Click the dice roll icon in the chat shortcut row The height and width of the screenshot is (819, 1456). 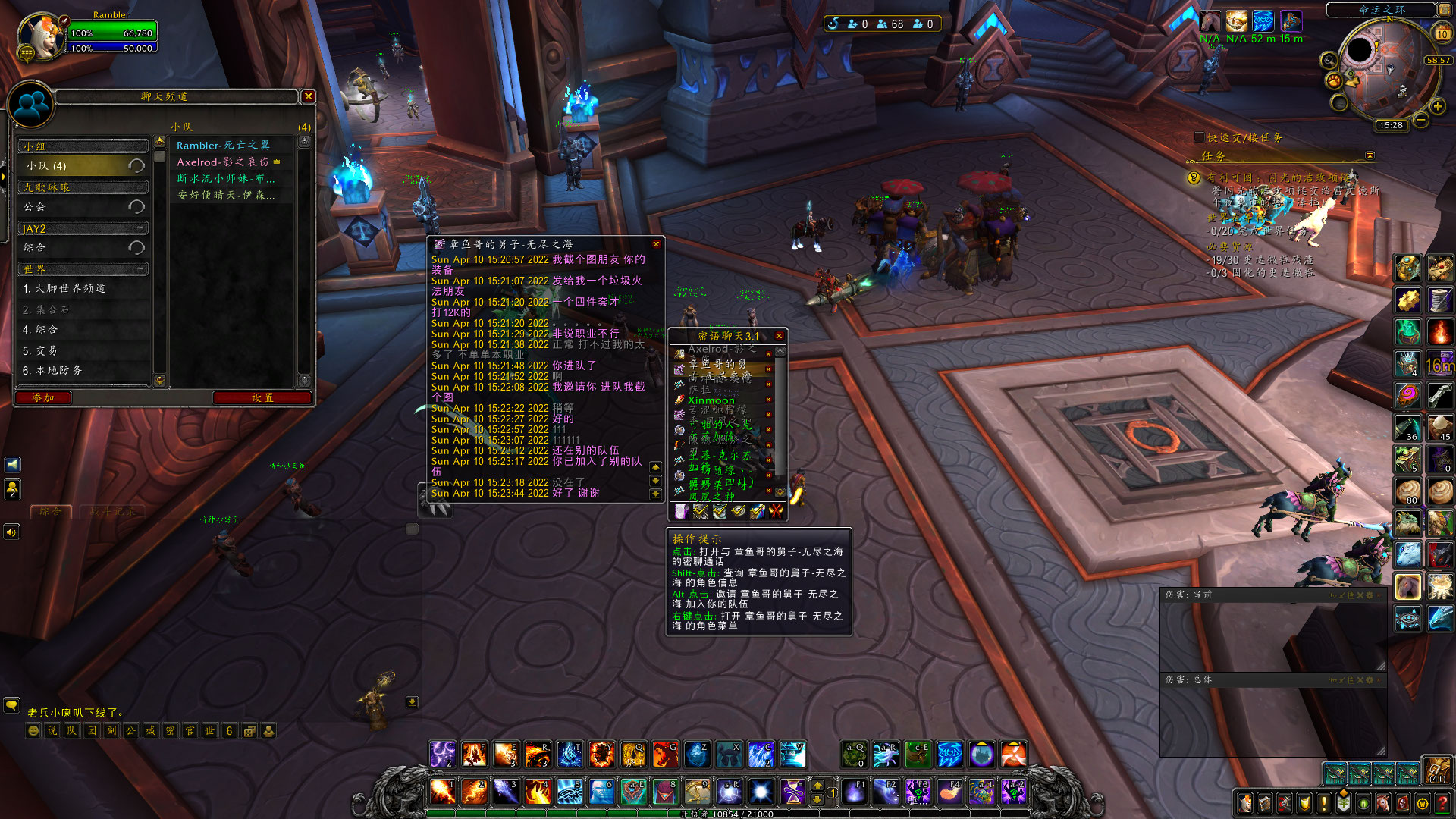click(x=248, y=730)
